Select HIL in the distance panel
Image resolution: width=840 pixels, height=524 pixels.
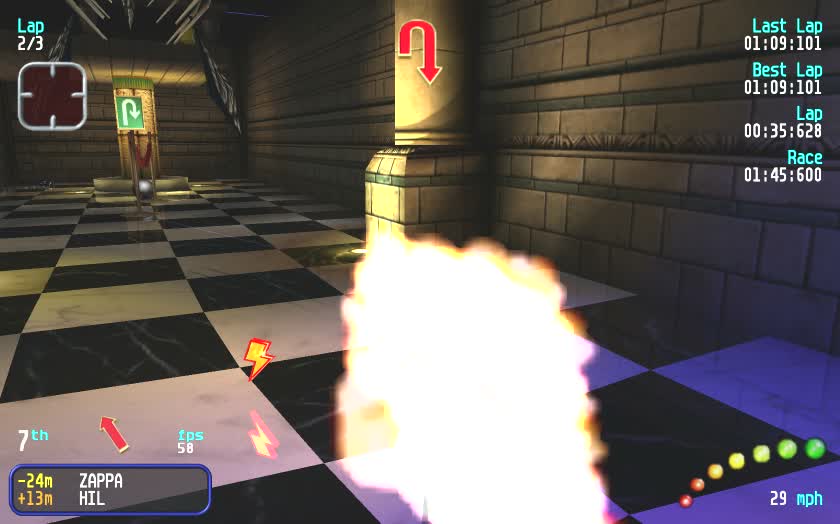click(92, 498)
